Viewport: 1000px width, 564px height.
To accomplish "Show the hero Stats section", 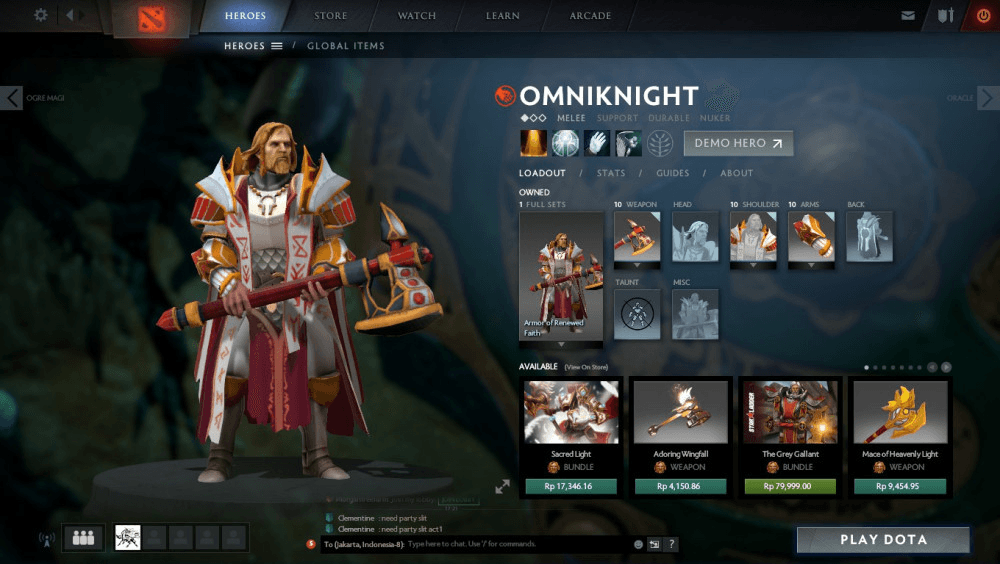I will click(611, 173).
